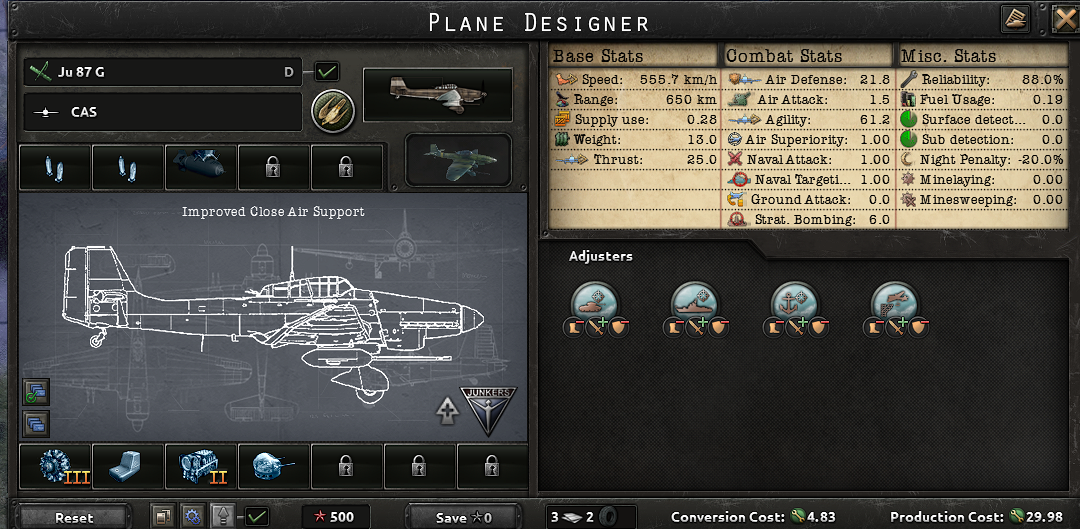This screenshot has width=1080, height=529.
Task: Select the defensive gun turret slot
Action: [274, 467]
